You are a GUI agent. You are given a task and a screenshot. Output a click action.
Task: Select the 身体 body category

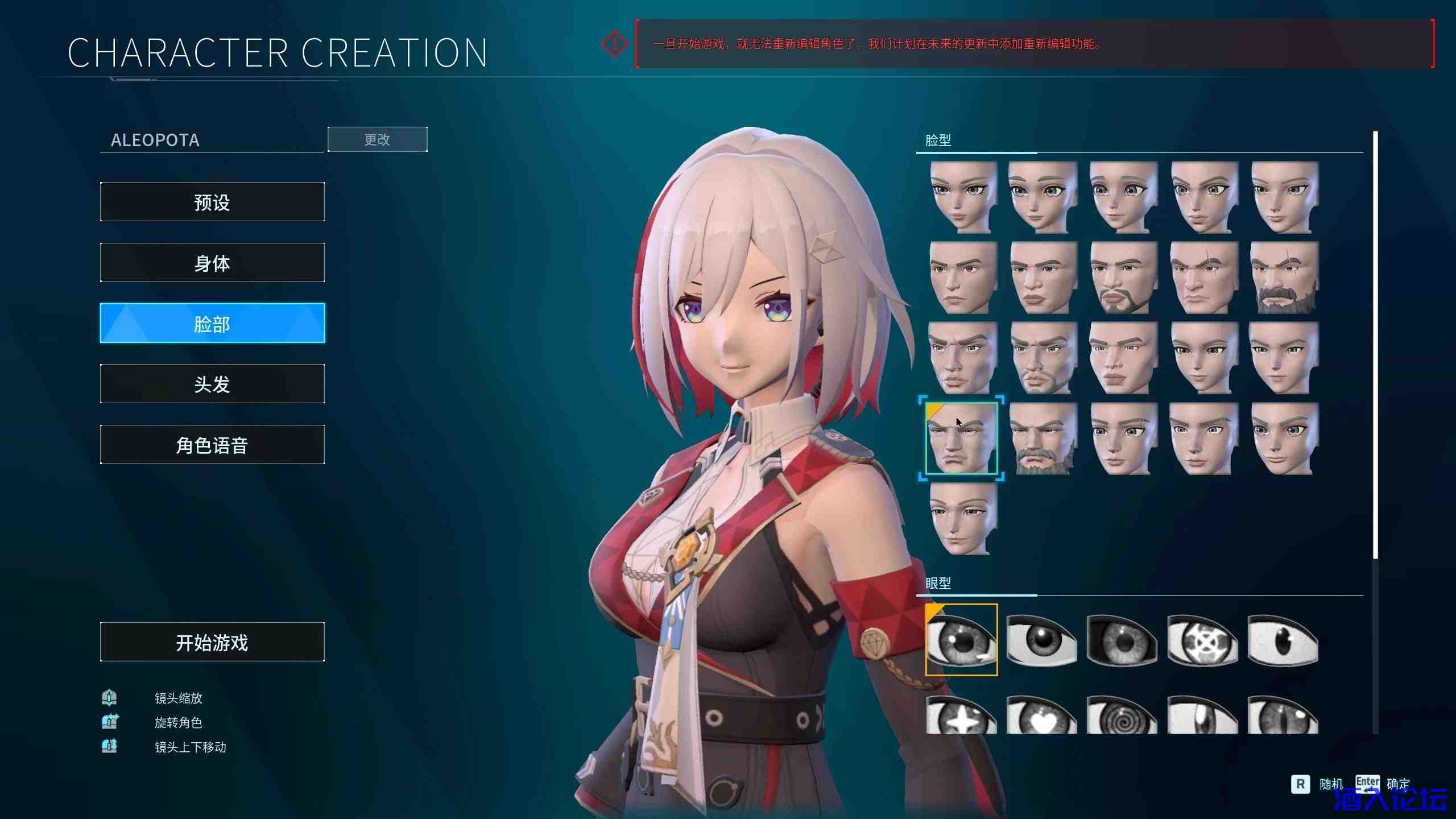[x=212, y=263]
